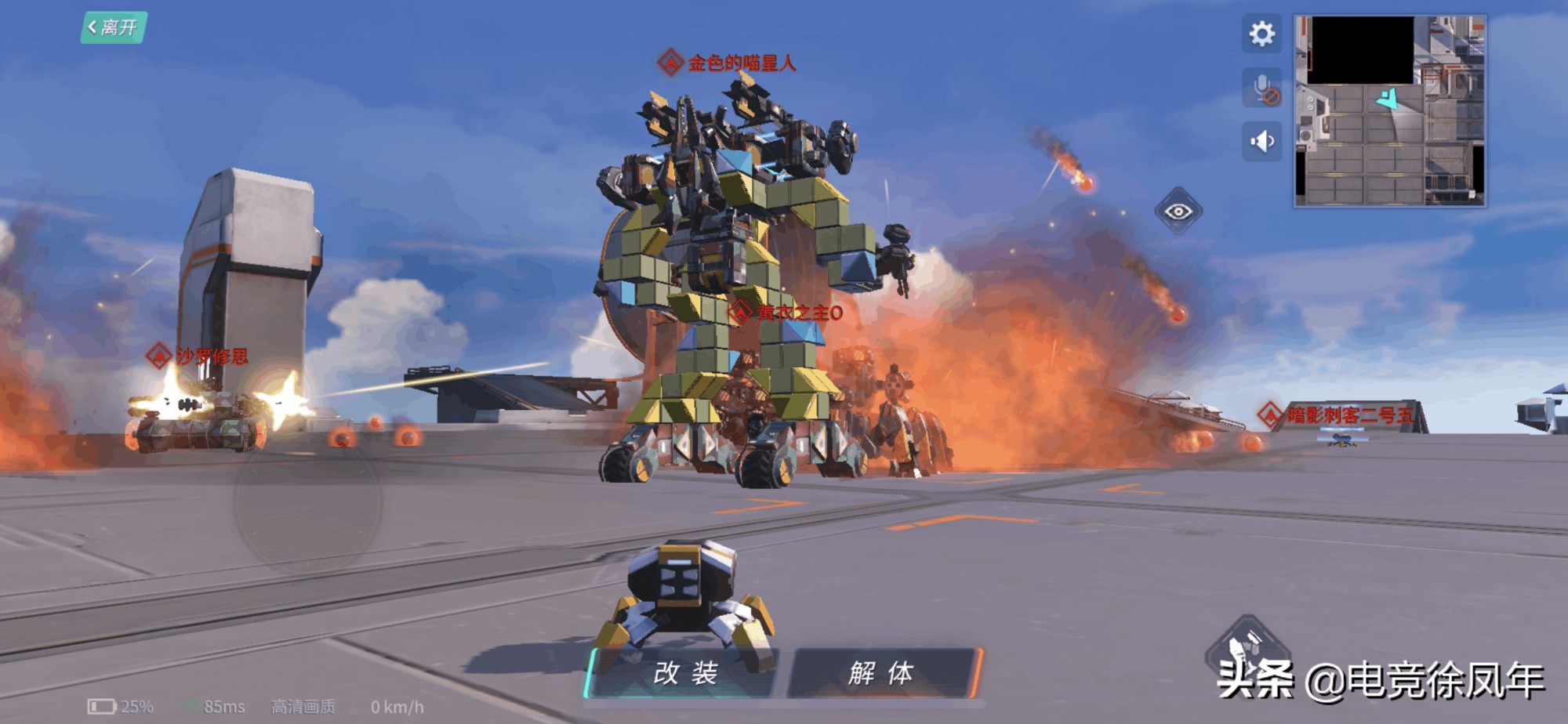Click the eye view toggle

click(x=1178, y=212)
